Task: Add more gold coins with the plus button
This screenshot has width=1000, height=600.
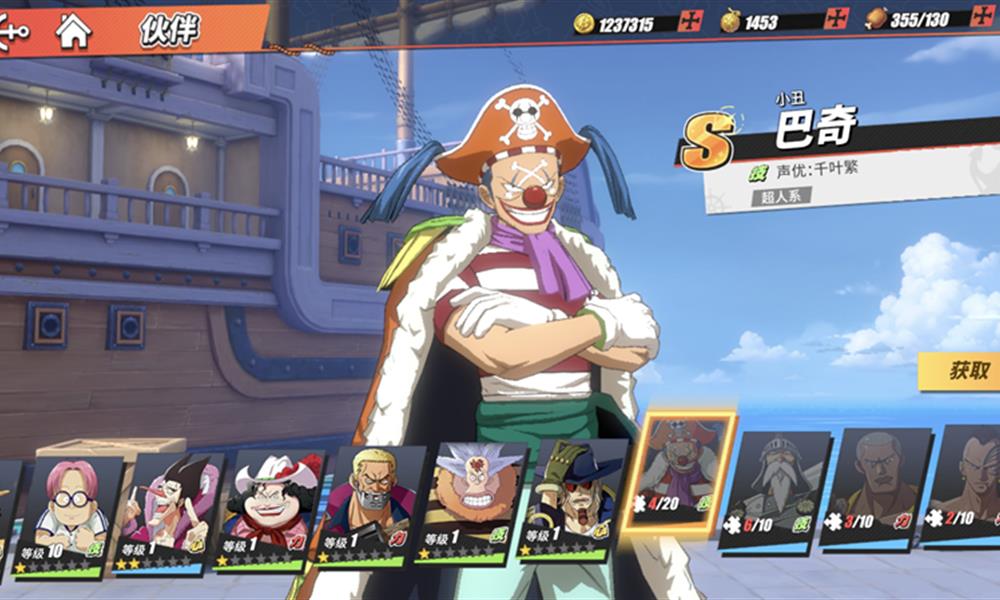Action: click(x=690, y=21)
